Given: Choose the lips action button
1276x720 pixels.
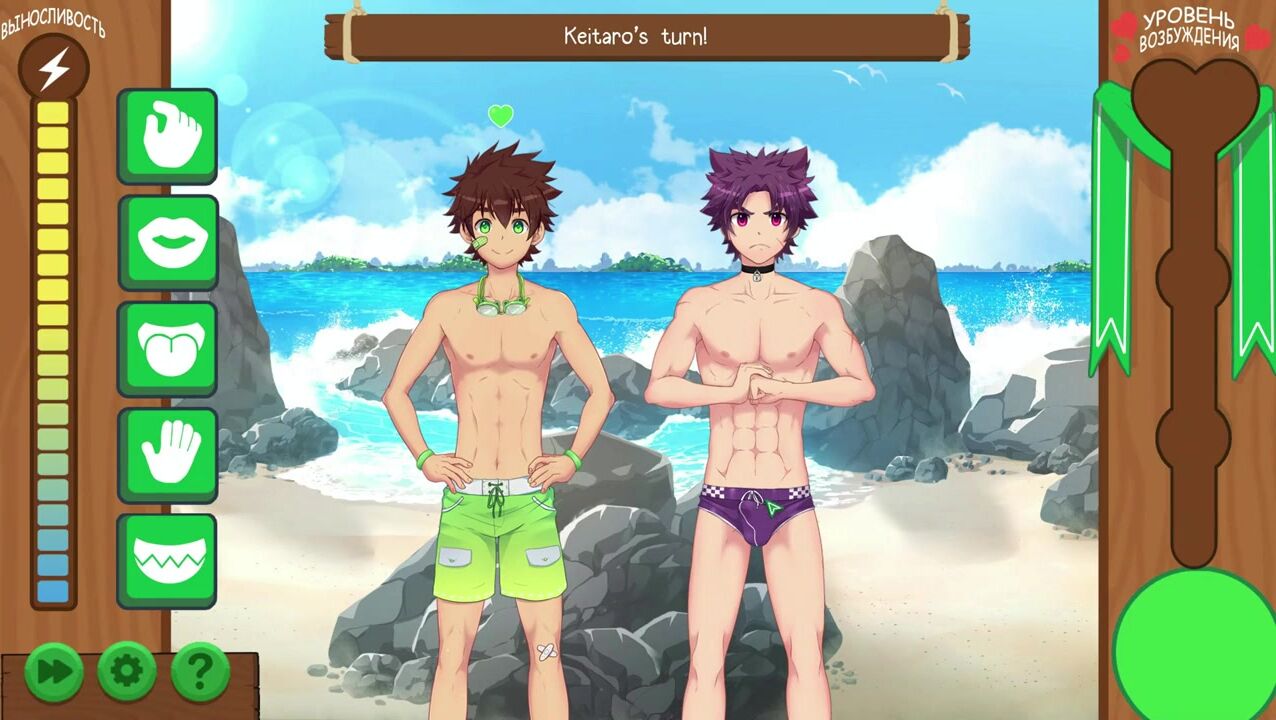Looking at the screenshot, I should pyautogui.click(x=167, y=242).
